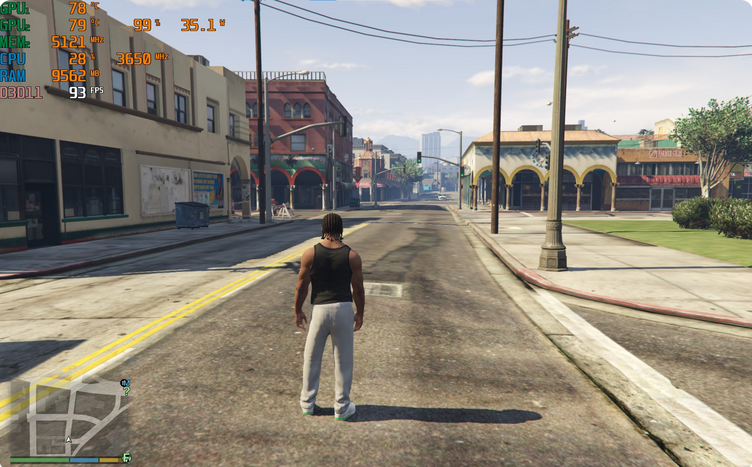This screenshot has width=752, height=467.
Task: Select the green question mark map marker
Action: [x=127, y=391]
